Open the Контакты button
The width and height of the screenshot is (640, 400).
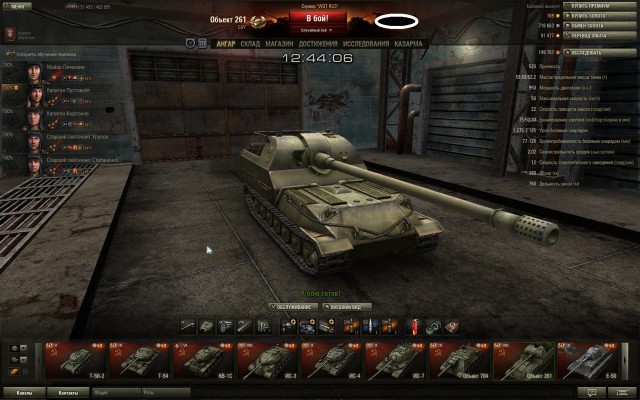pos(68,393)
